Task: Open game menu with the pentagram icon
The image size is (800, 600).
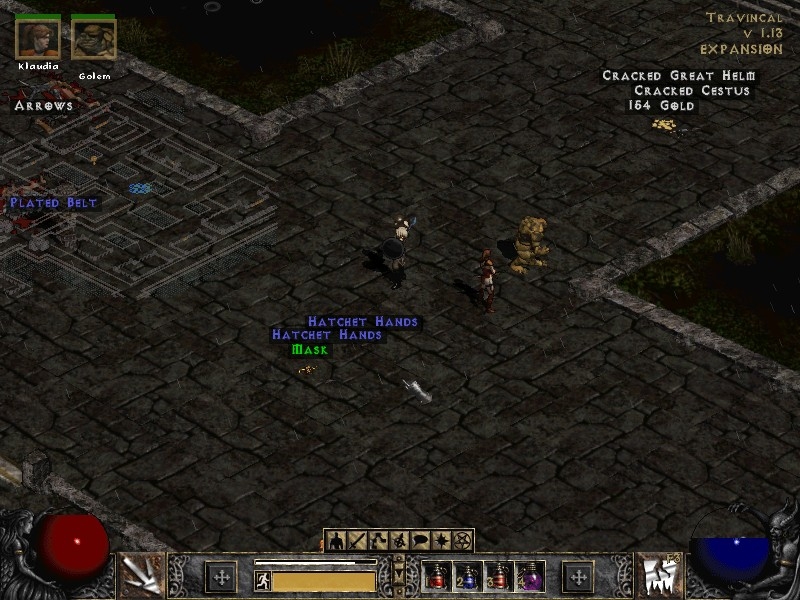Action: (462, 541)
